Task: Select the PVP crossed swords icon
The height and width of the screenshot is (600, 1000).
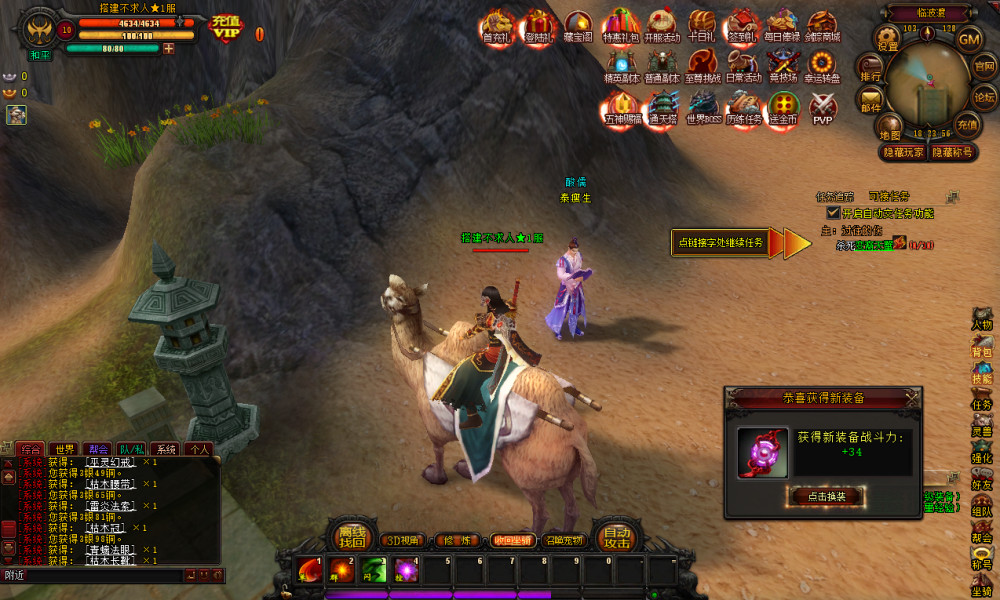Action: [x=822, y=106]
